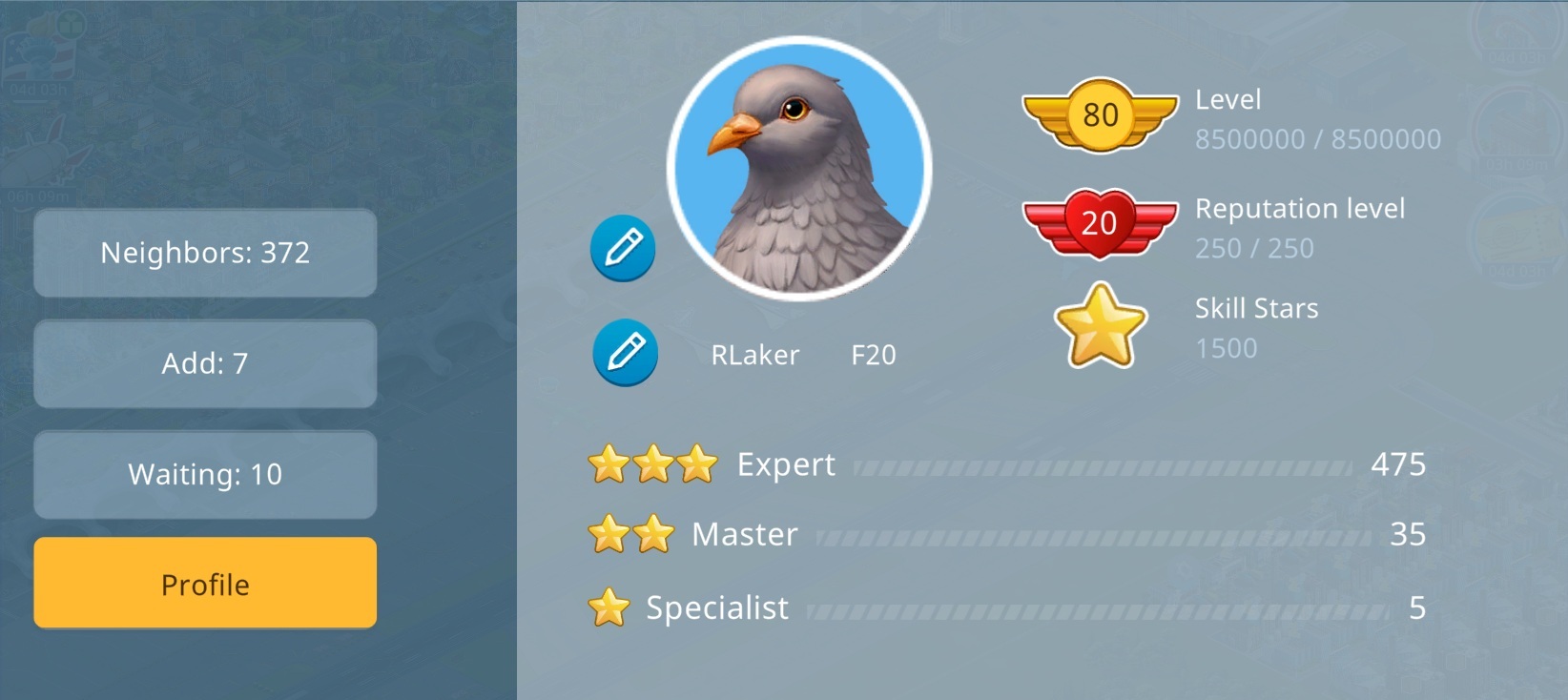Click the pigeon profile avatar
The height and width of the screenshot is (700, 1568).
(799, 169)
